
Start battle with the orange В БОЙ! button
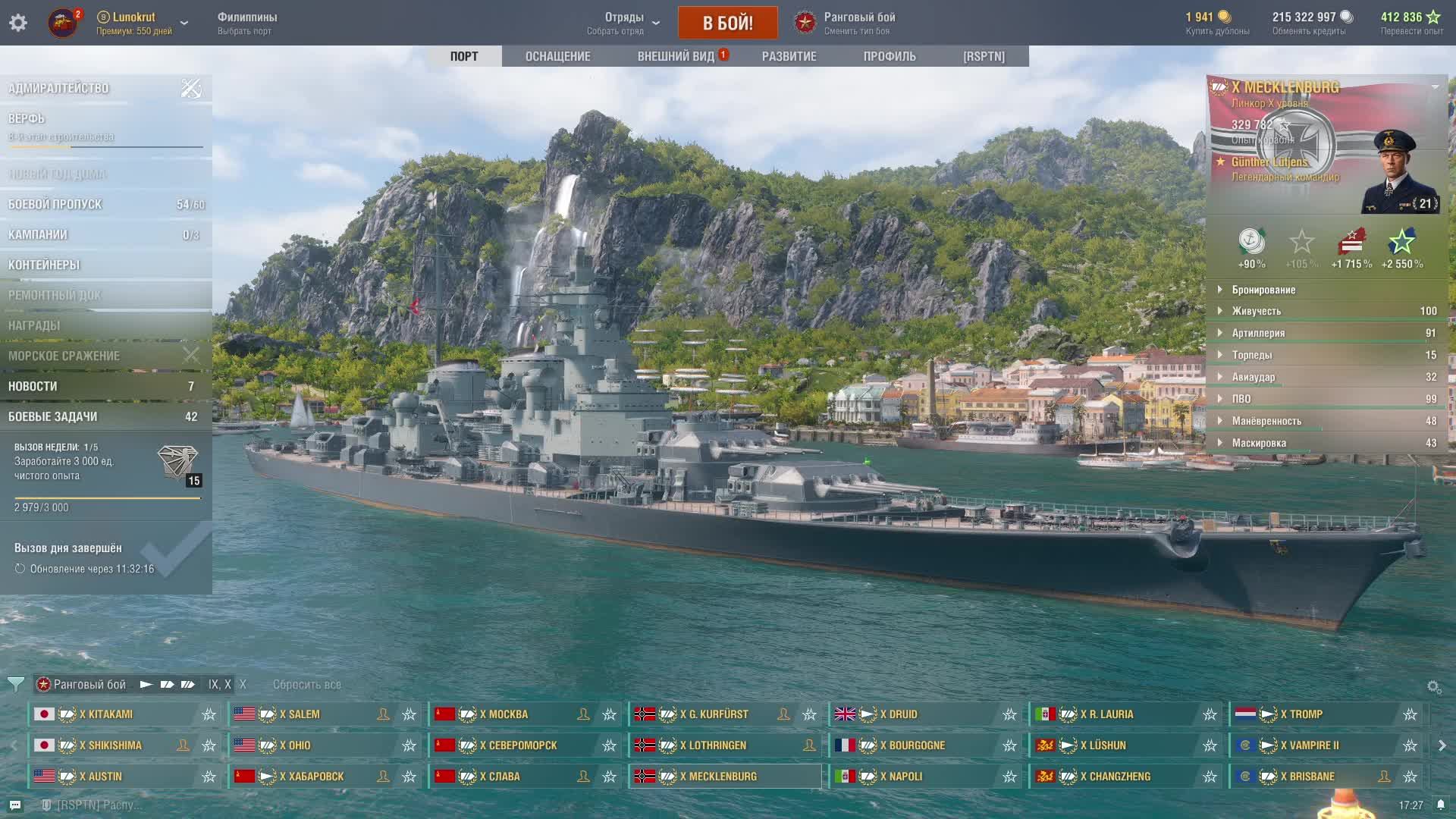(727, 23)
